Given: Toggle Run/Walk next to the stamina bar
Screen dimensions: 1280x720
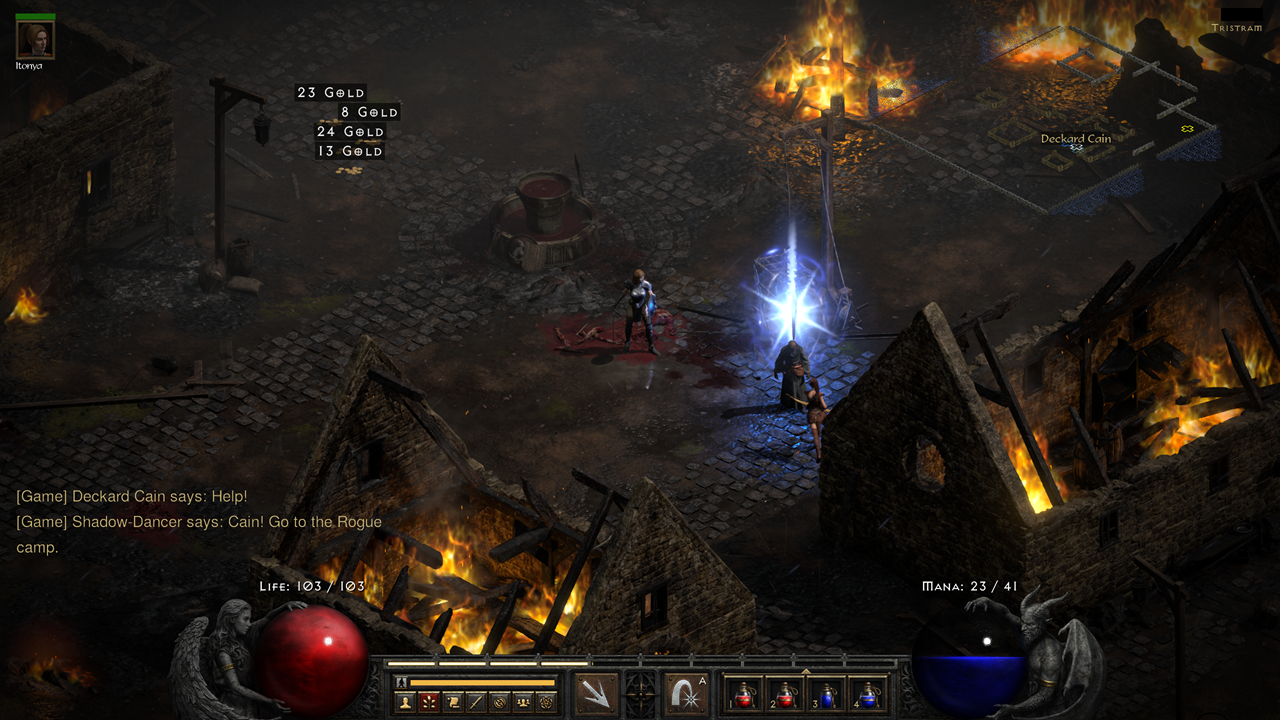Looking at the screenshot, I should pos(401,682).
